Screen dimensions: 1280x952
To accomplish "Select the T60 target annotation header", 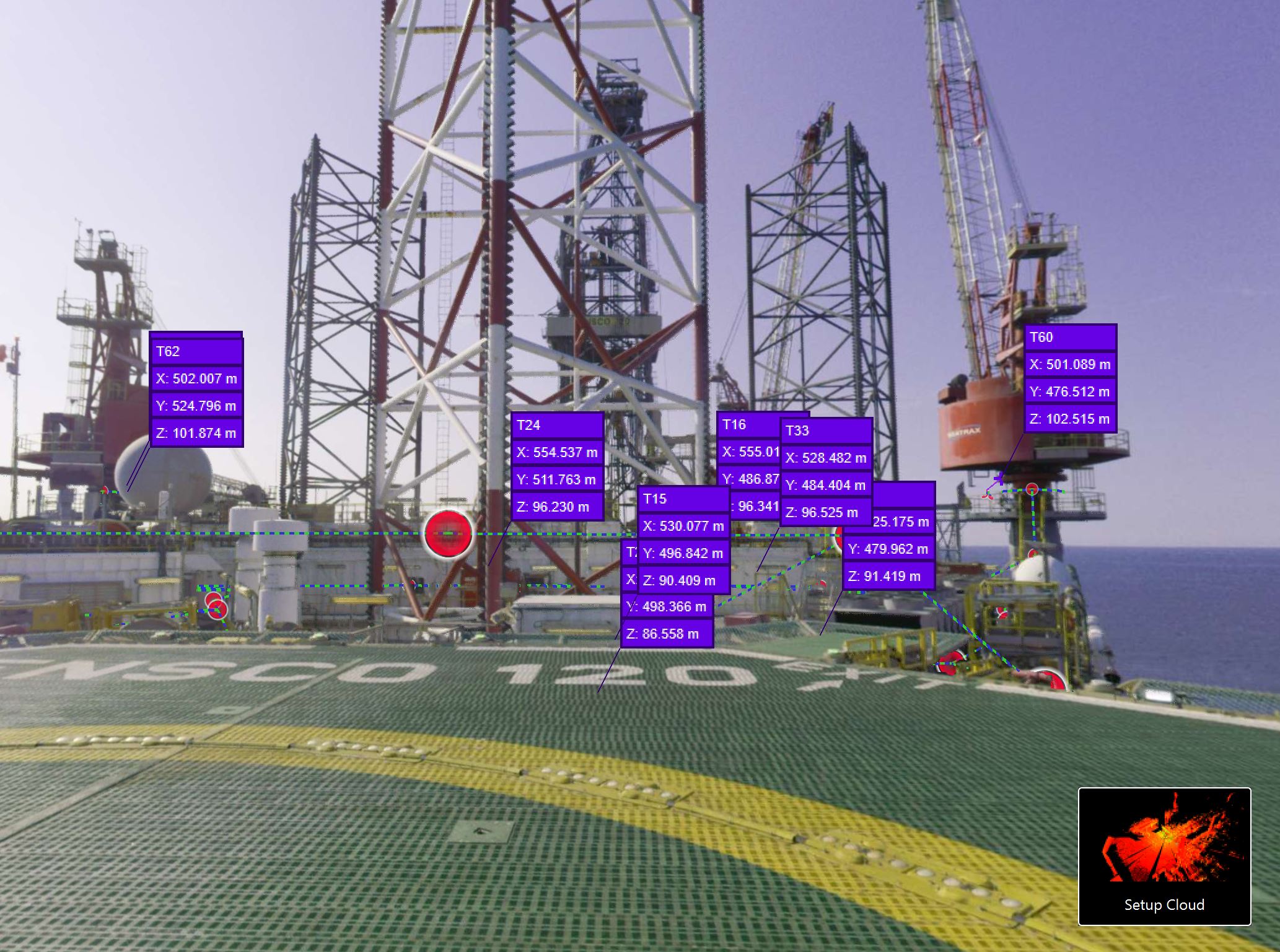I will point(1069,338).
